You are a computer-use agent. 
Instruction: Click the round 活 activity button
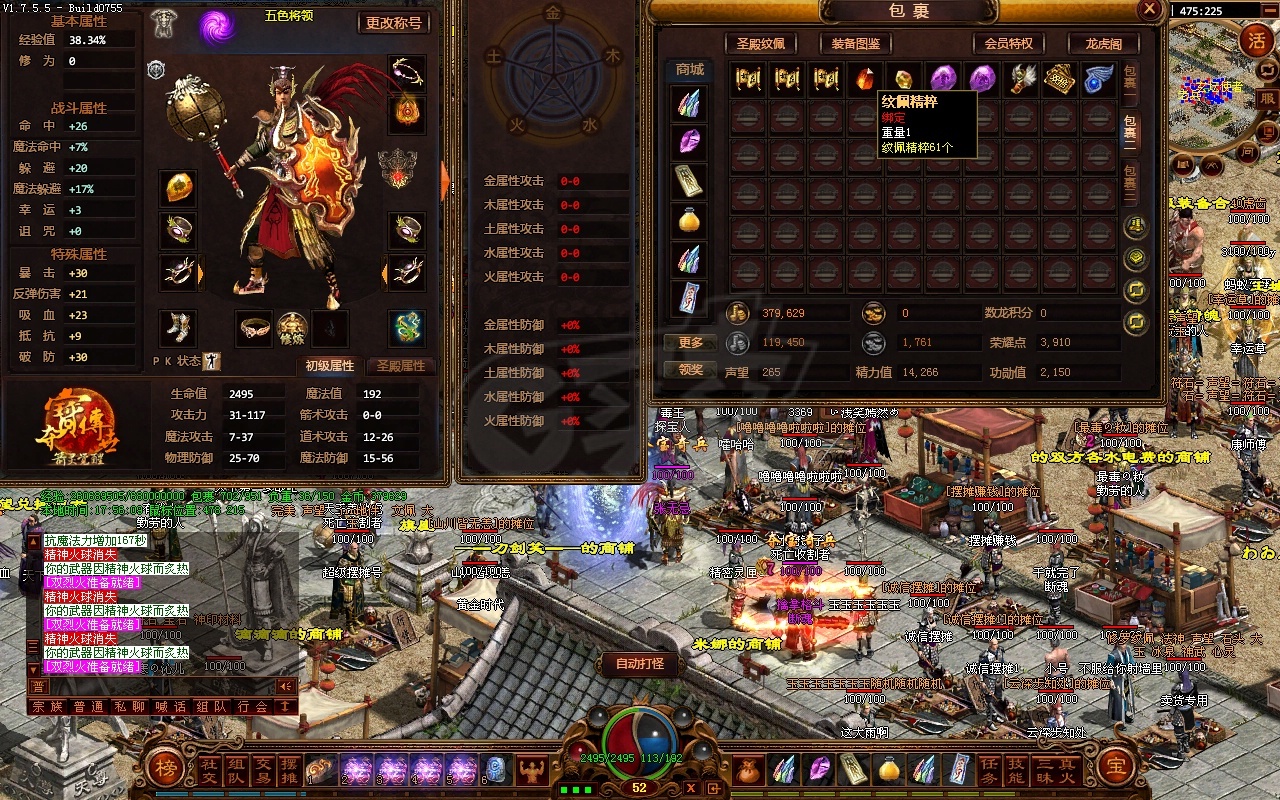1256,41
